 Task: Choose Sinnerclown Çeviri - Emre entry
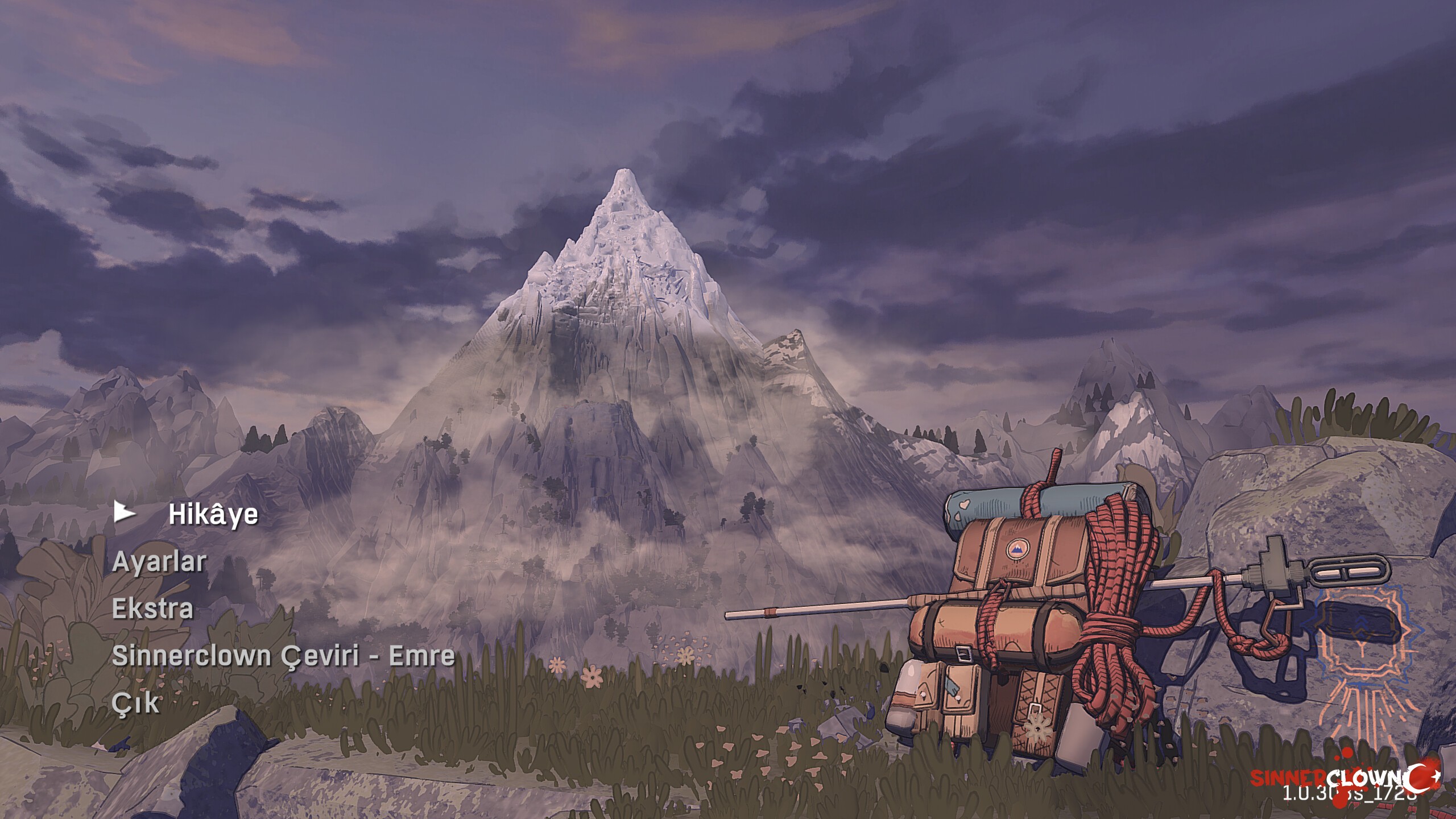coord(283,656)
